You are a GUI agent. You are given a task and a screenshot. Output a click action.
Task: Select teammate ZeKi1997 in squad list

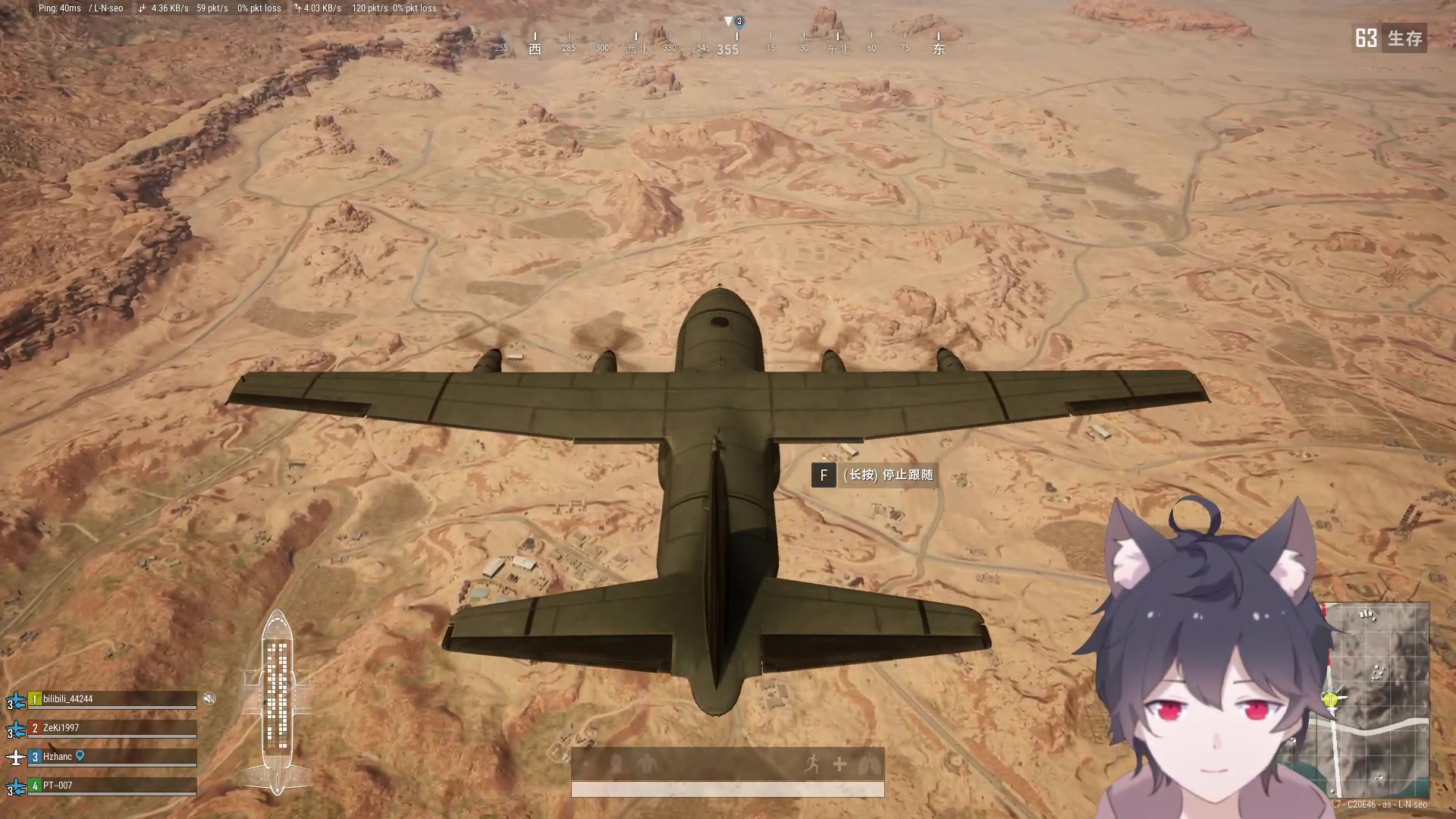61,728
